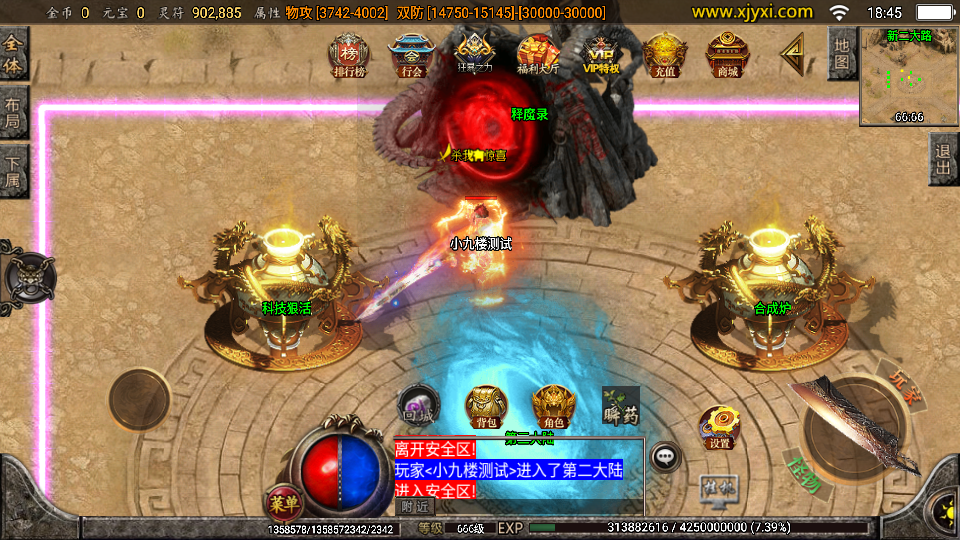
Task: Open the 狂暴之力 rage power icon
Action: point(474,54)
